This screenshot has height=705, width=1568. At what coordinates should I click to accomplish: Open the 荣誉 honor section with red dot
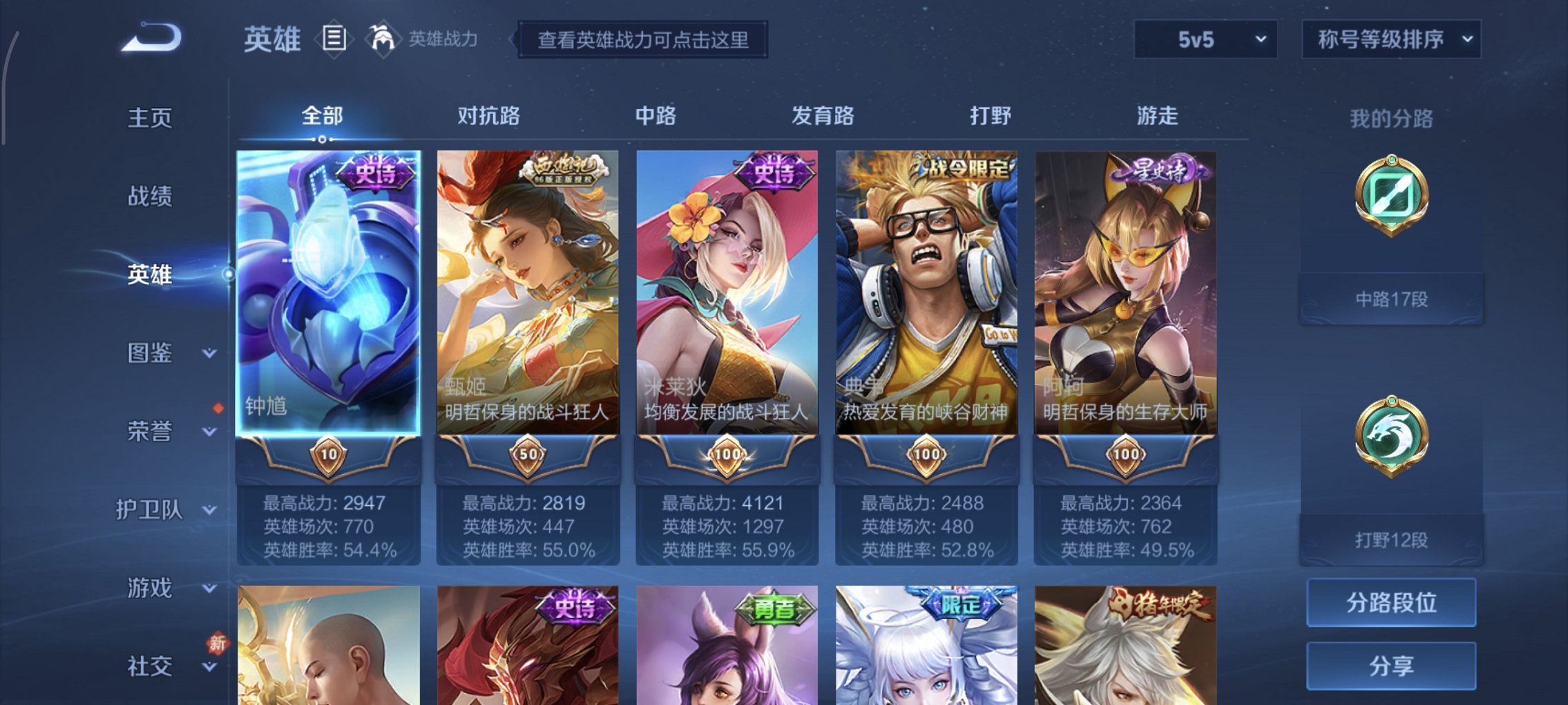tap(155, 432)
